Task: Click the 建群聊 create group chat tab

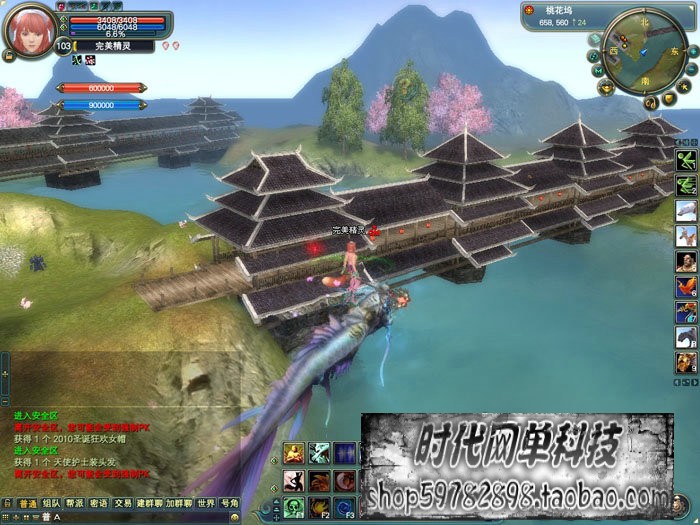Action: (149, 503)
